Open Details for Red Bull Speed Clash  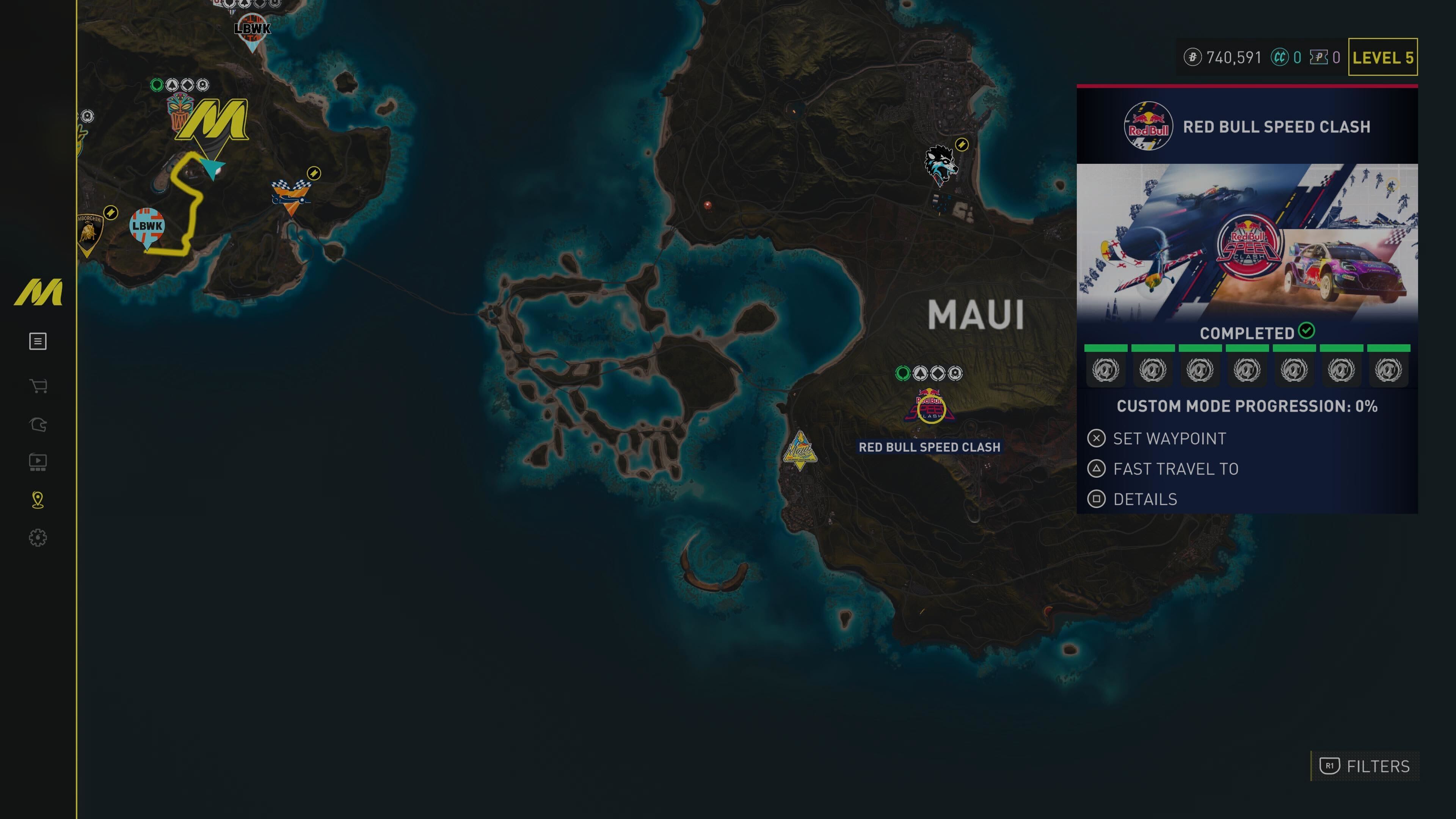(x=1144, y=500)
